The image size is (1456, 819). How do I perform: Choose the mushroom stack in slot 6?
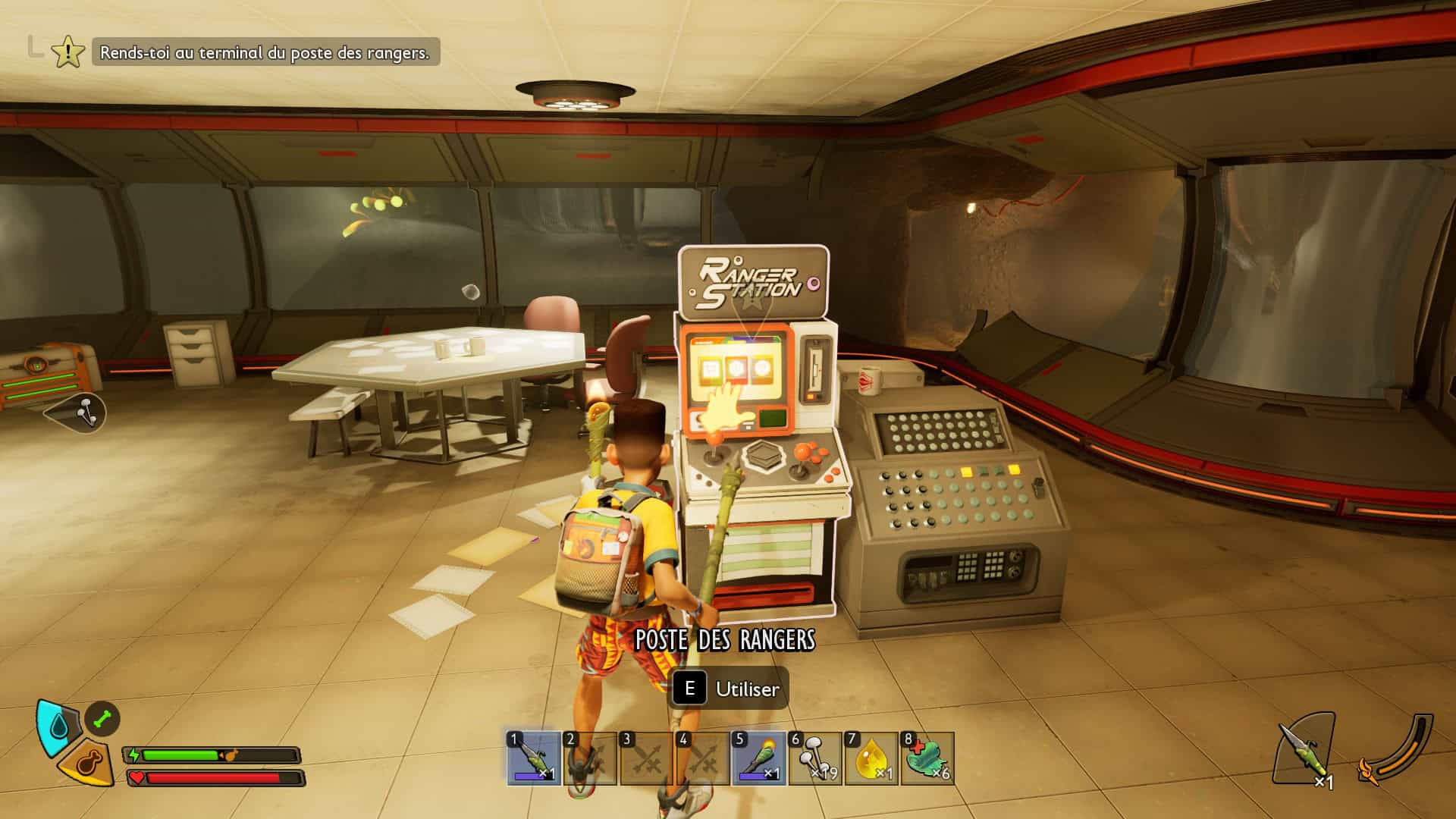(x=815, y=758)
